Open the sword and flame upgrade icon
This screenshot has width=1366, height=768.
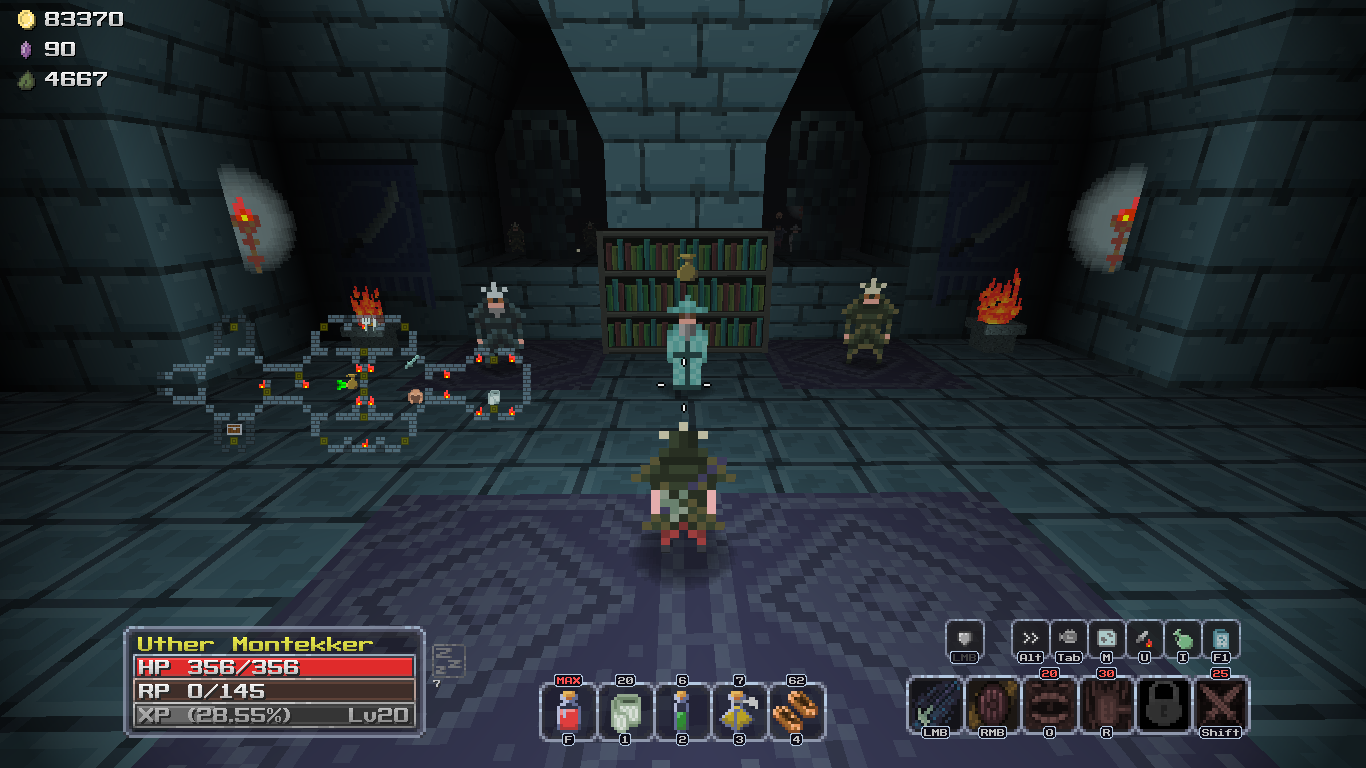pyautogui.click(x=1145, y=638)
